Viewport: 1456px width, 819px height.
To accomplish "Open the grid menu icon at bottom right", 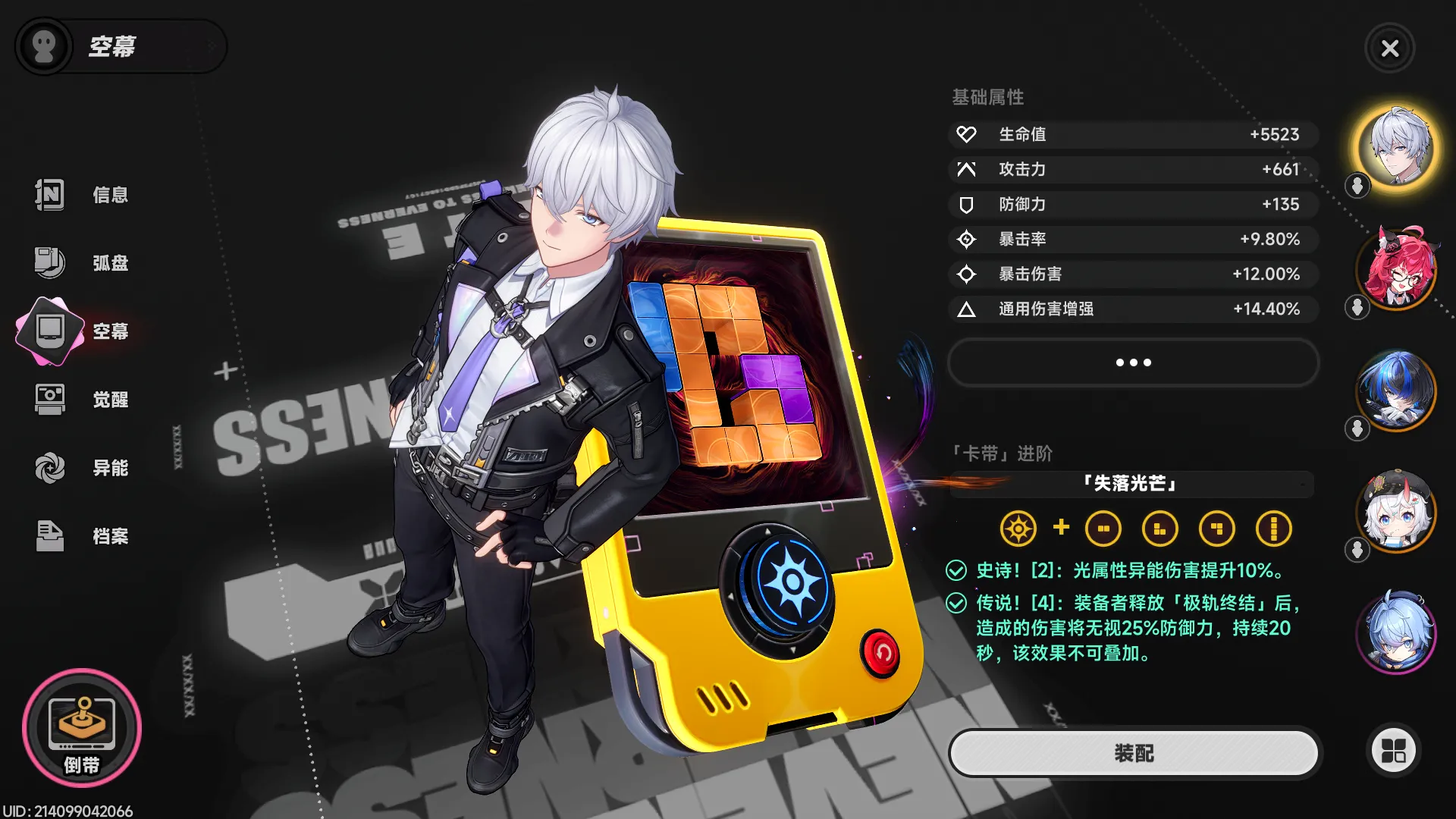I will (1392, 749).
